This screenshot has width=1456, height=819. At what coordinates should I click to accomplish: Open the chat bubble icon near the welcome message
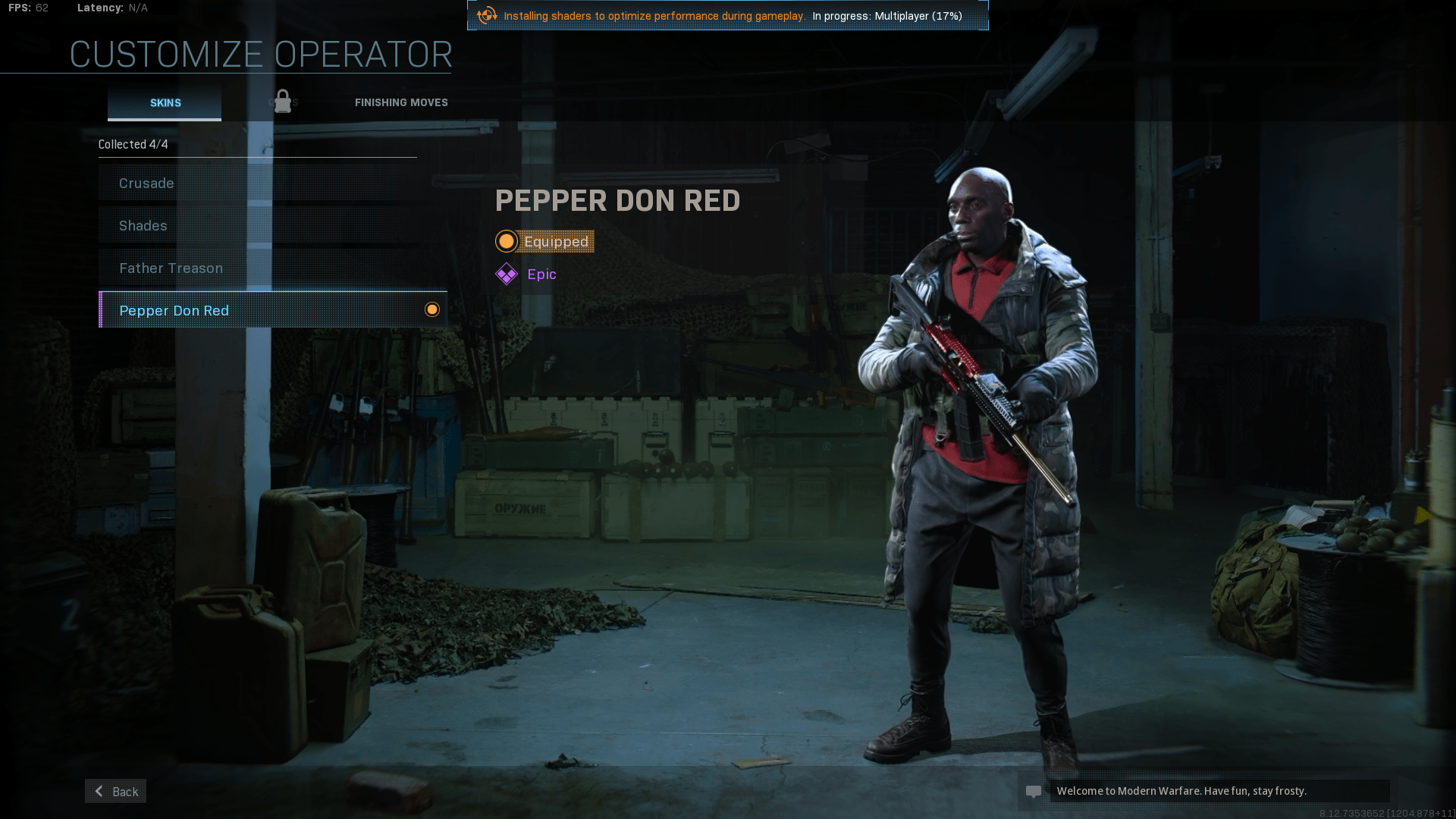pyautogui.click(x=1035, y=791)
